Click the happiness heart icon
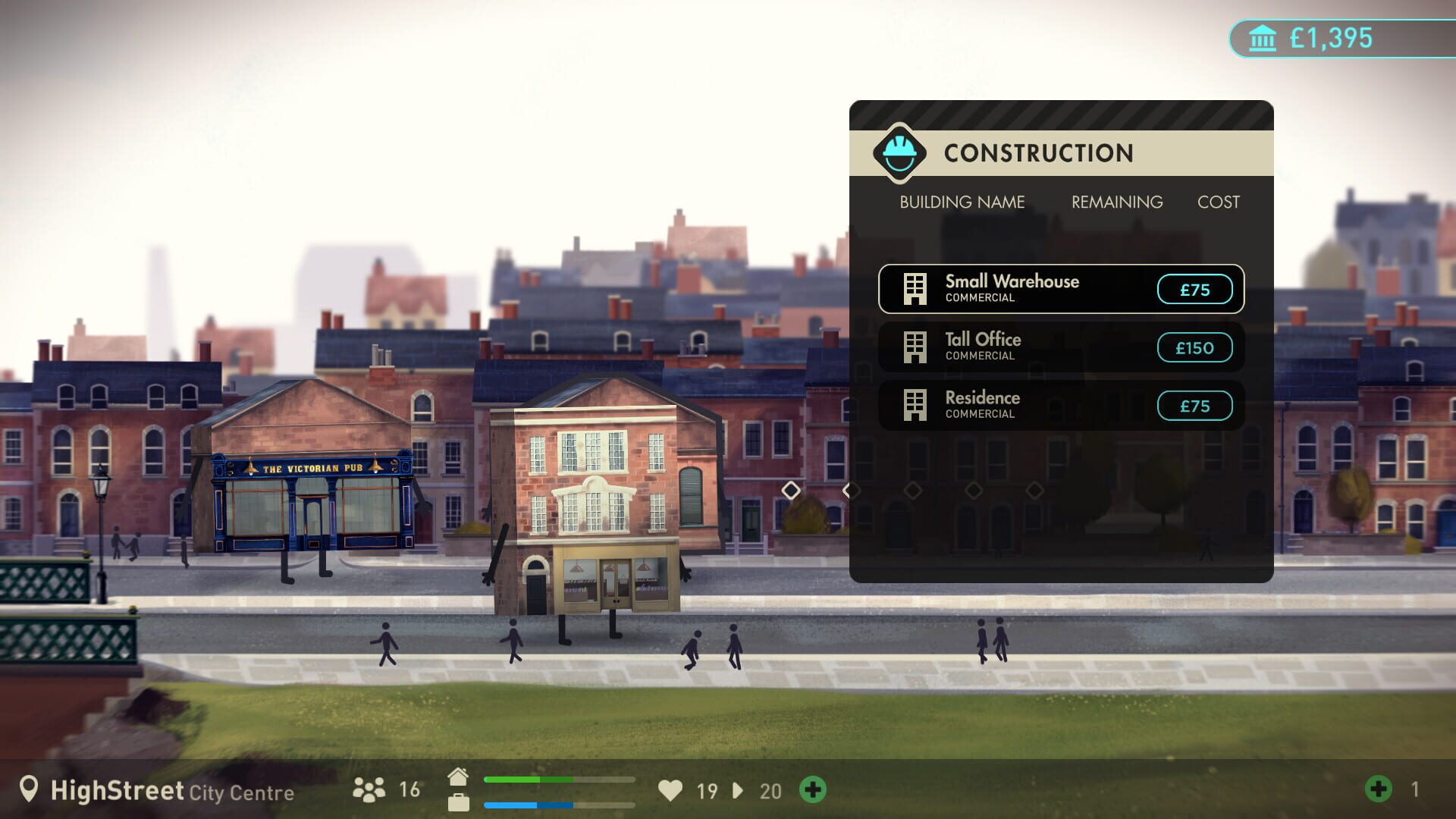 tap(672, 791)
